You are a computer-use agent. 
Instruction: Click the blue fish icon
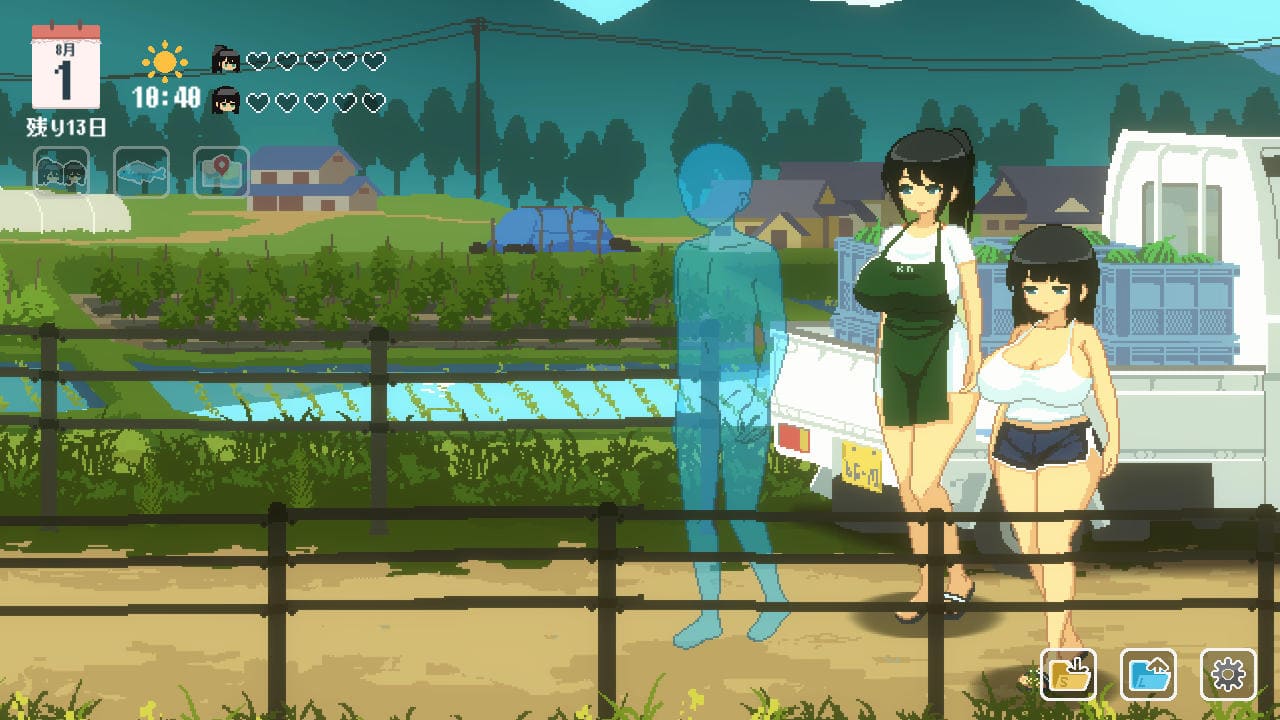coord(141,173)
